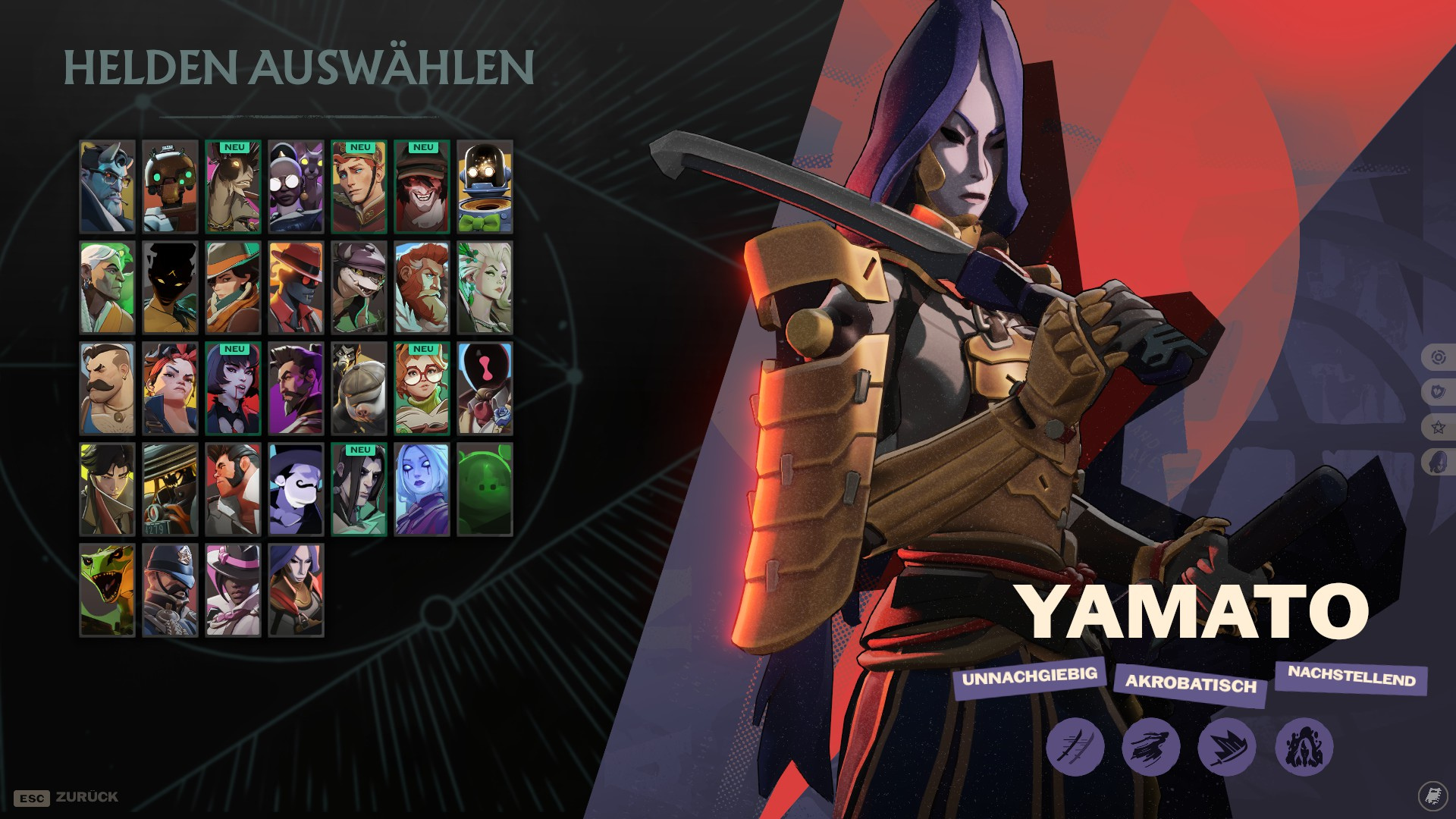Show Yamato's twin-swords first ability icon
The width and height of the screenshot is (1456, 819).
coord(1075,747)
